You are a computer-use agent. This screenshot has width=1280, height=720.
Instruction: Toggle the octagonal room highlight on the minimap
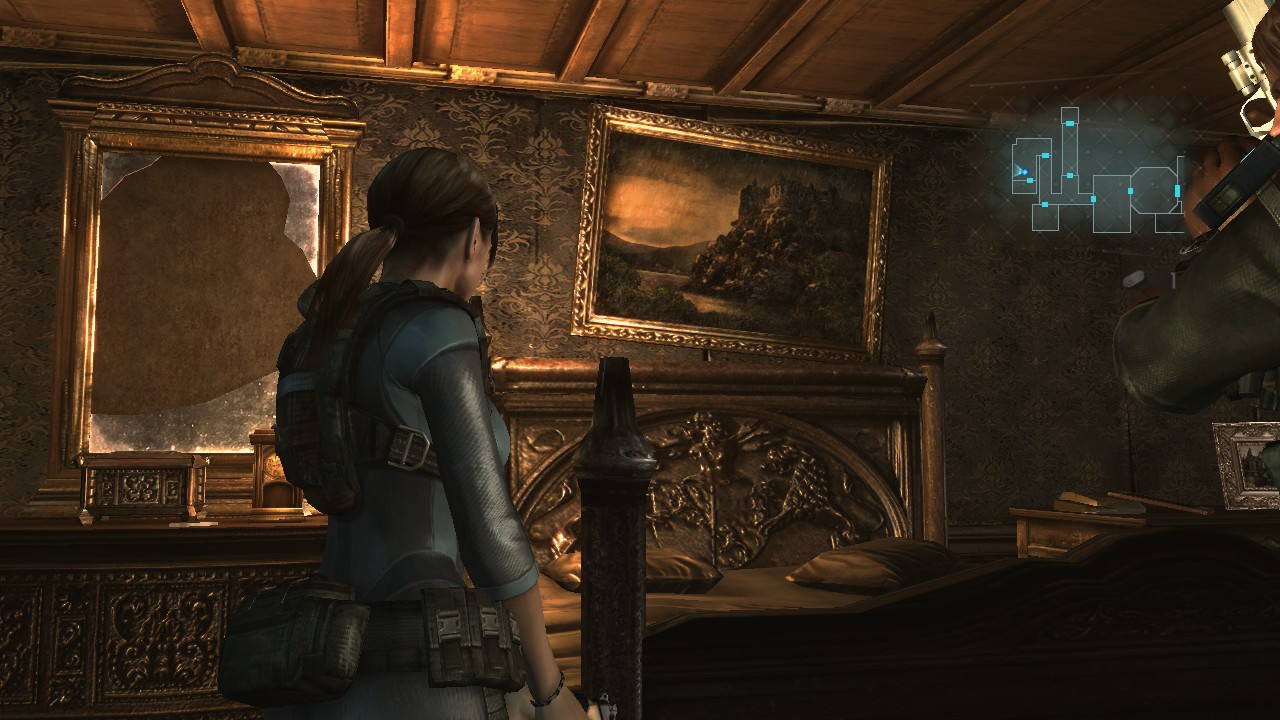(1155, 190)
